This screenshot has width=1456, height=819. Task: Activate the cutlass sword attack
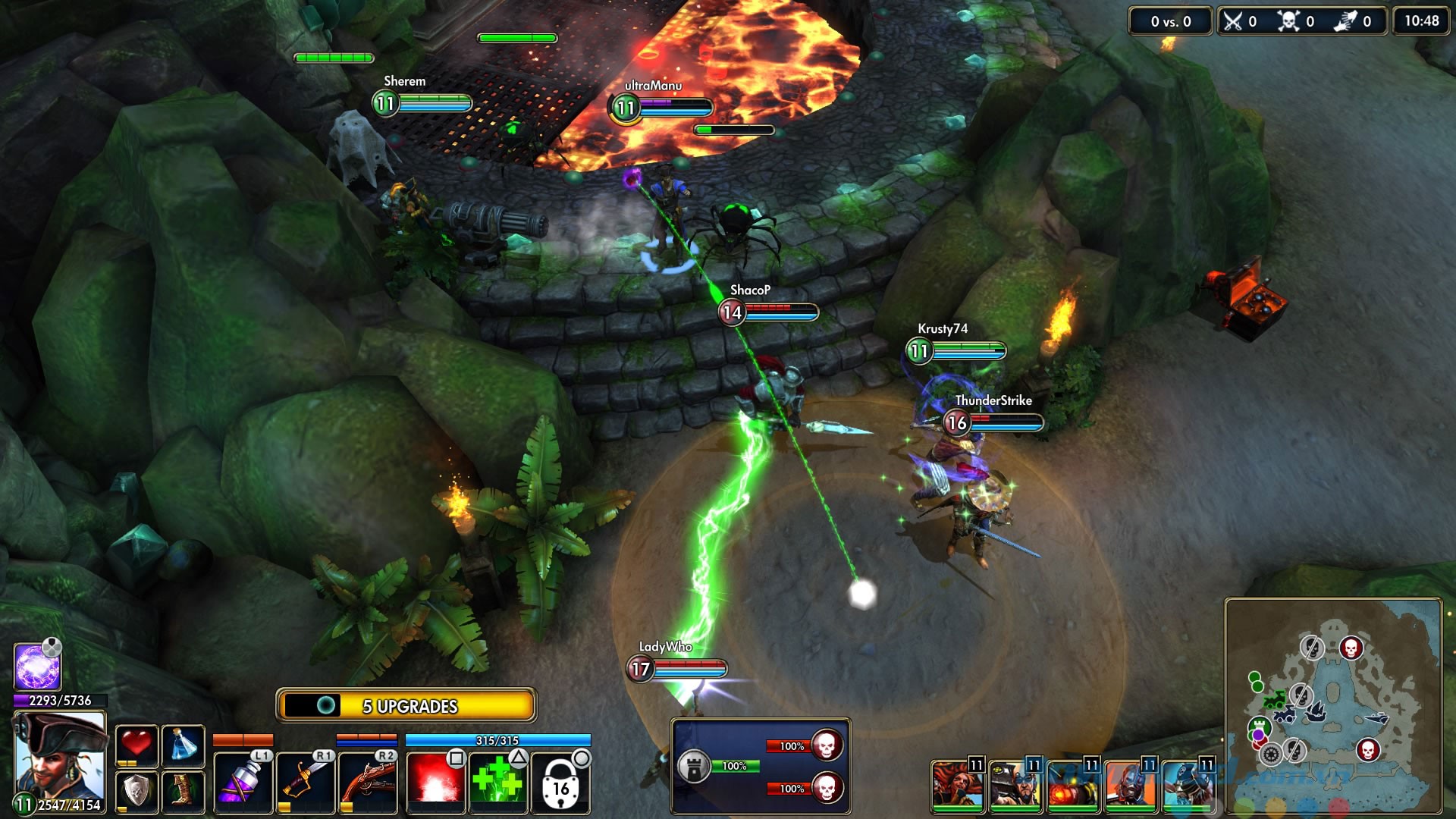tap(305, 782)
